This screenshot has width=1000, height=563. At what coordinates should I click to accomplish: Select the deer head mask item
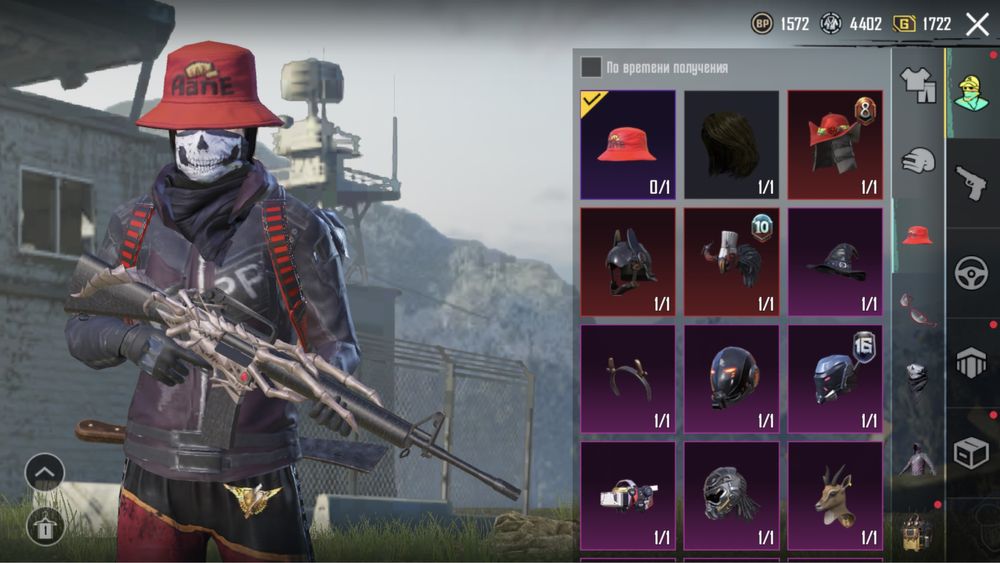pyautogui.click(x=835, y=496)
